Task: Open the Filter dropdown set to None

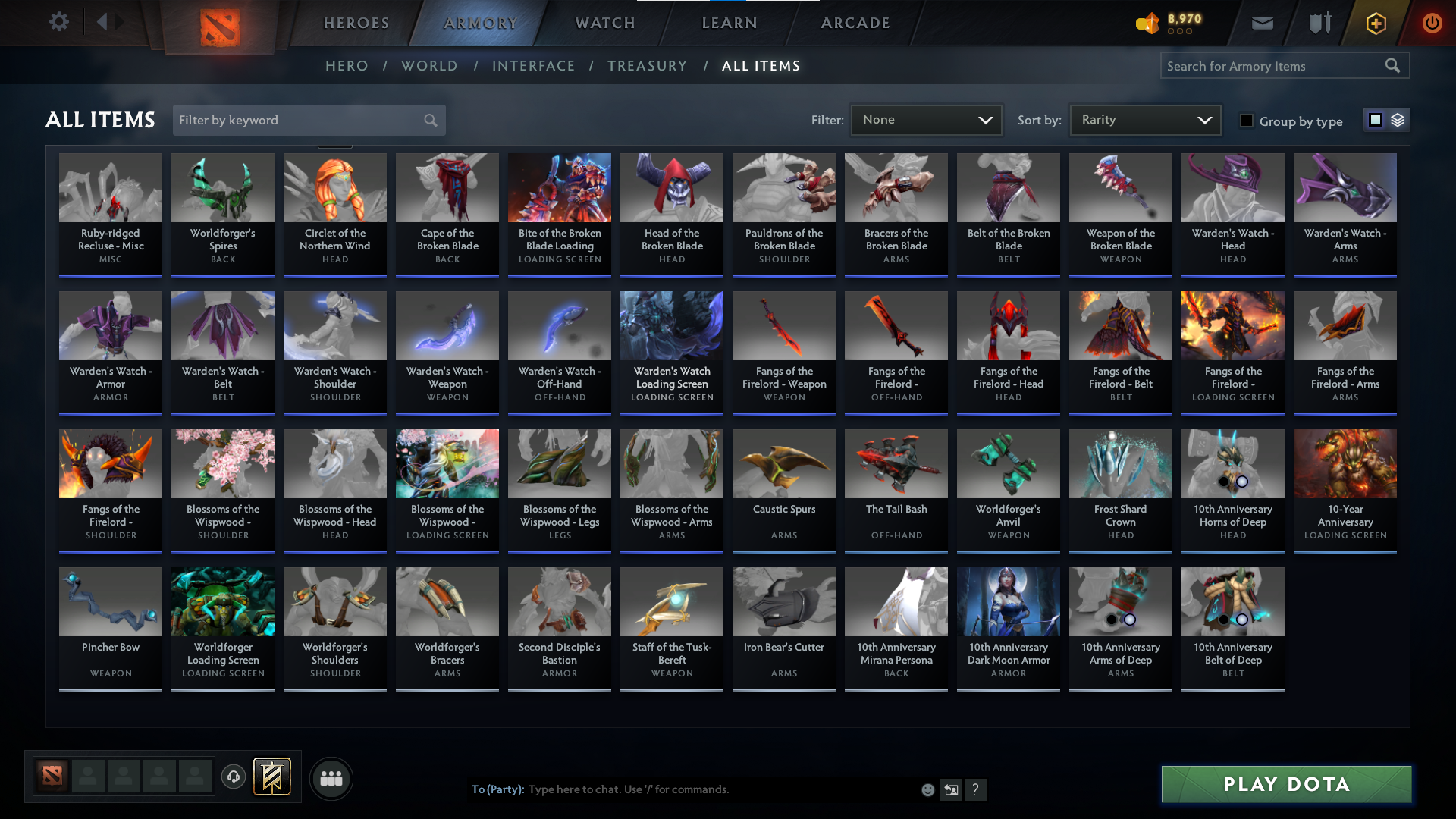Action: click(925, 119)
